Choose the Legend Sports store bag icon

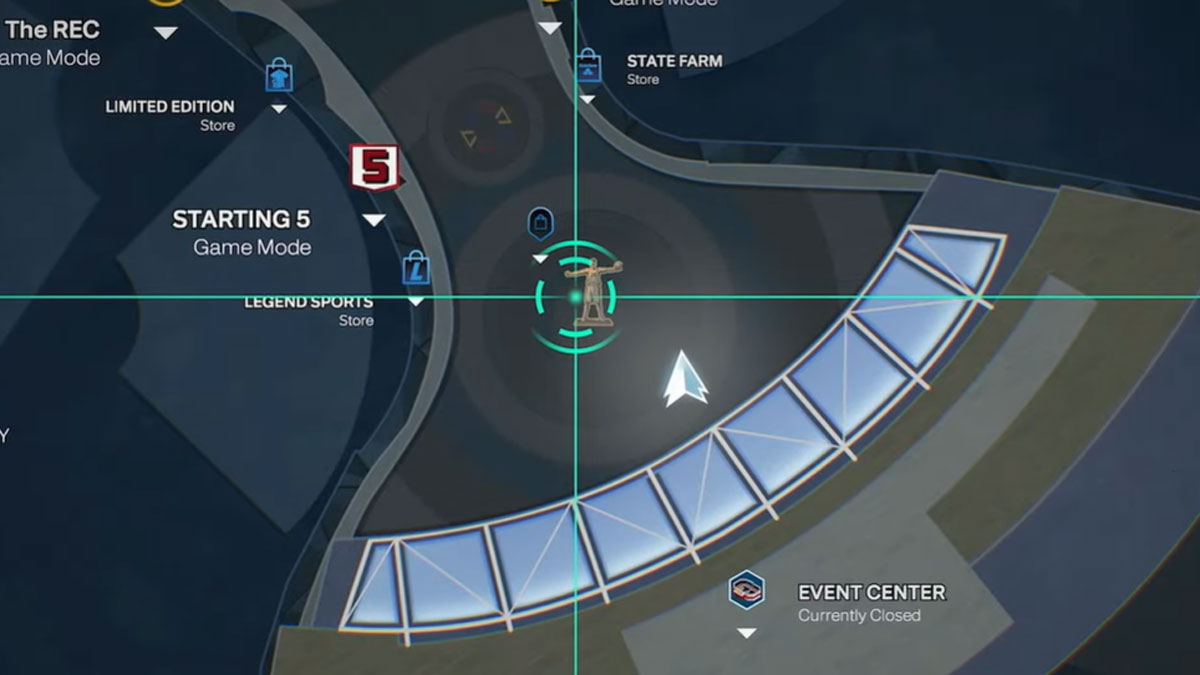pos(416,268)
